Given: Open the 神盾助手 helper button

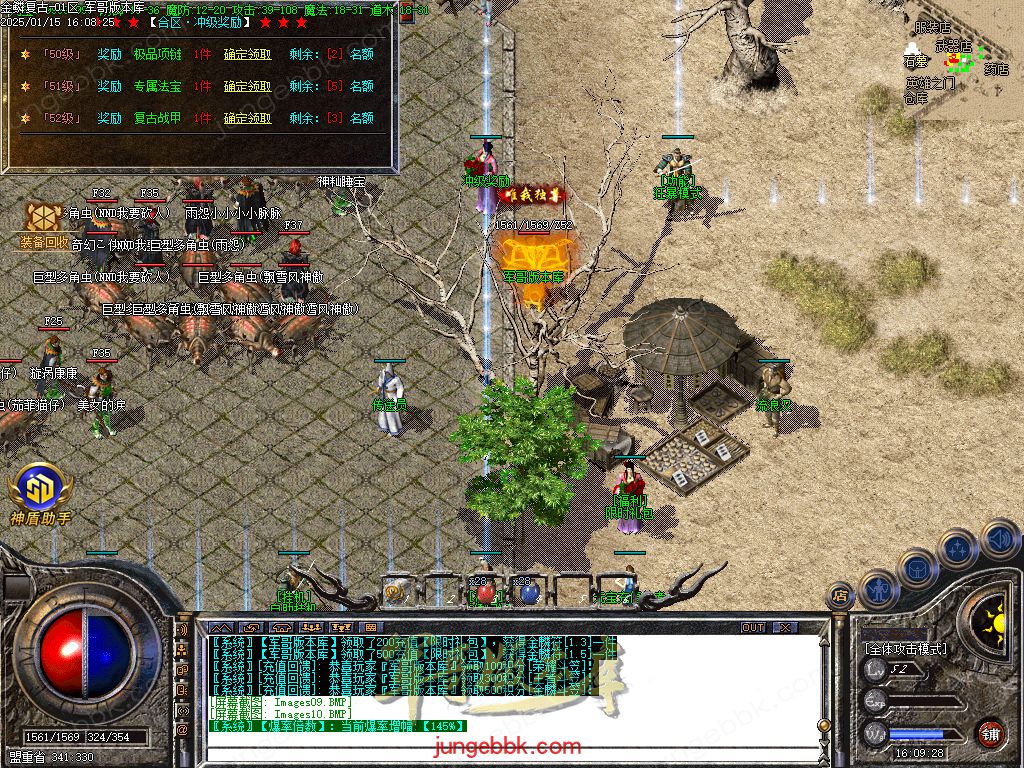Looking at the screenshot, I should tap(40, 494).
